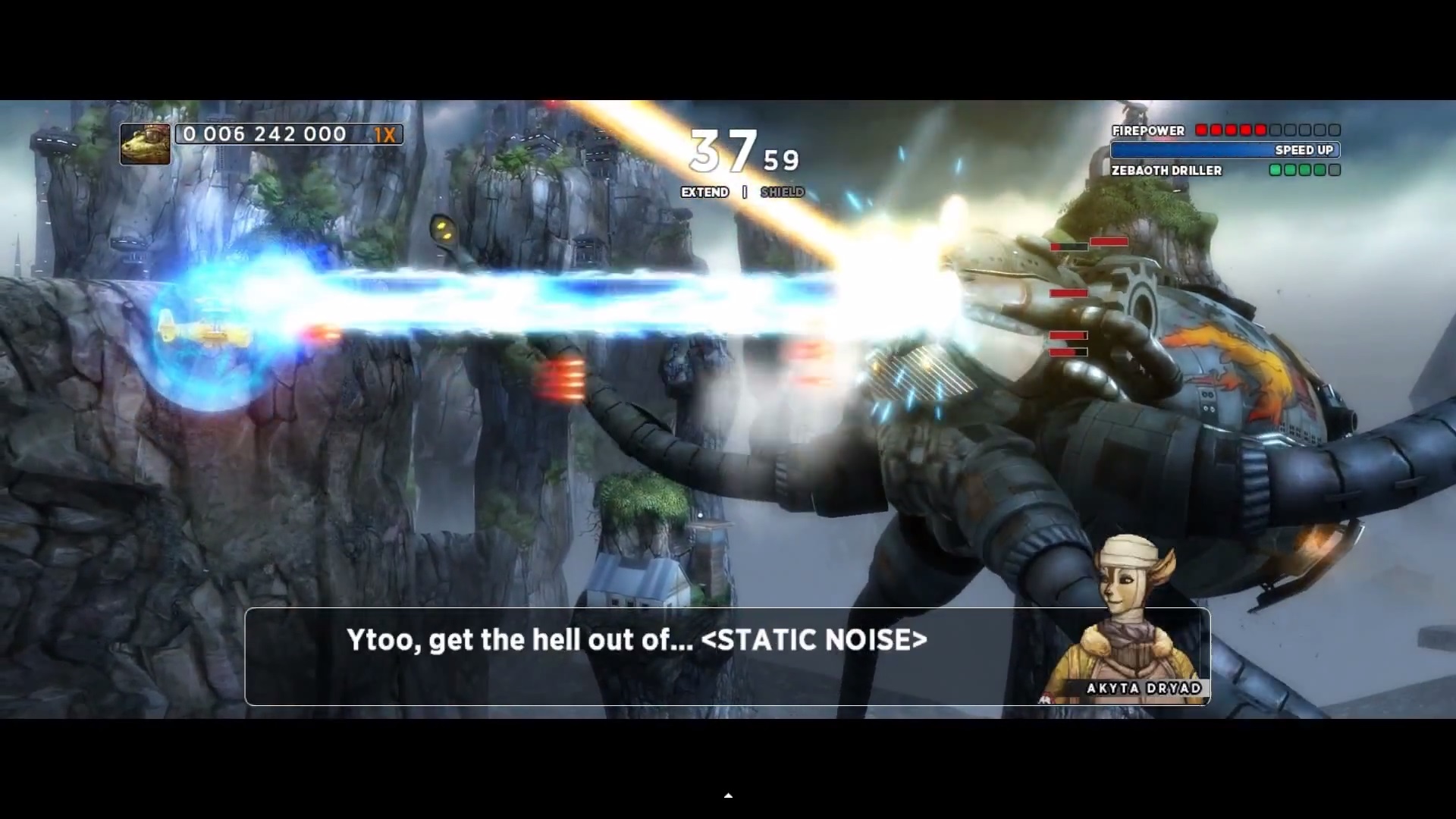The height and width of the screenshot is (819, 1456).
Task: Toggle the SHIELD indicator under the timer
Action: (x=782, y=192)
